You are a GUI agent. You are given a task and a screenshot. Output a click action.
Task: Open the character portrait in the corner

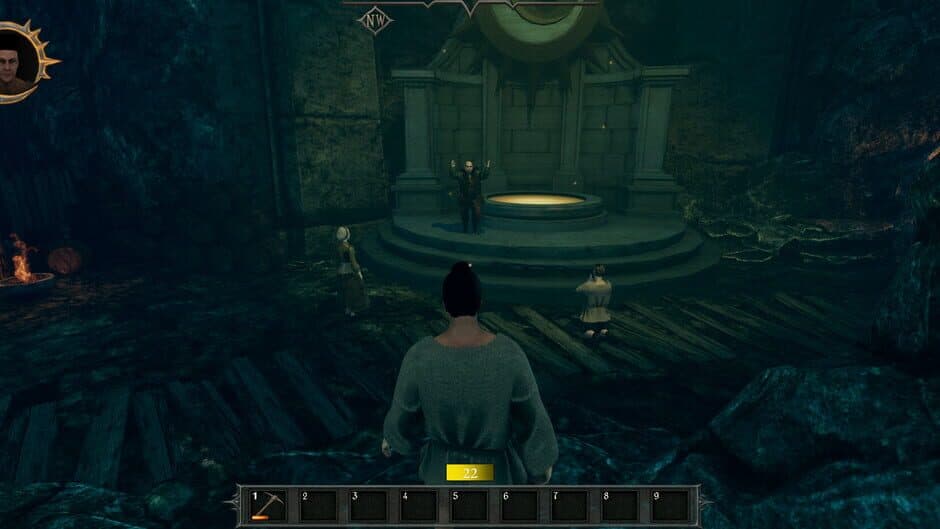click(x=18, y=62)
